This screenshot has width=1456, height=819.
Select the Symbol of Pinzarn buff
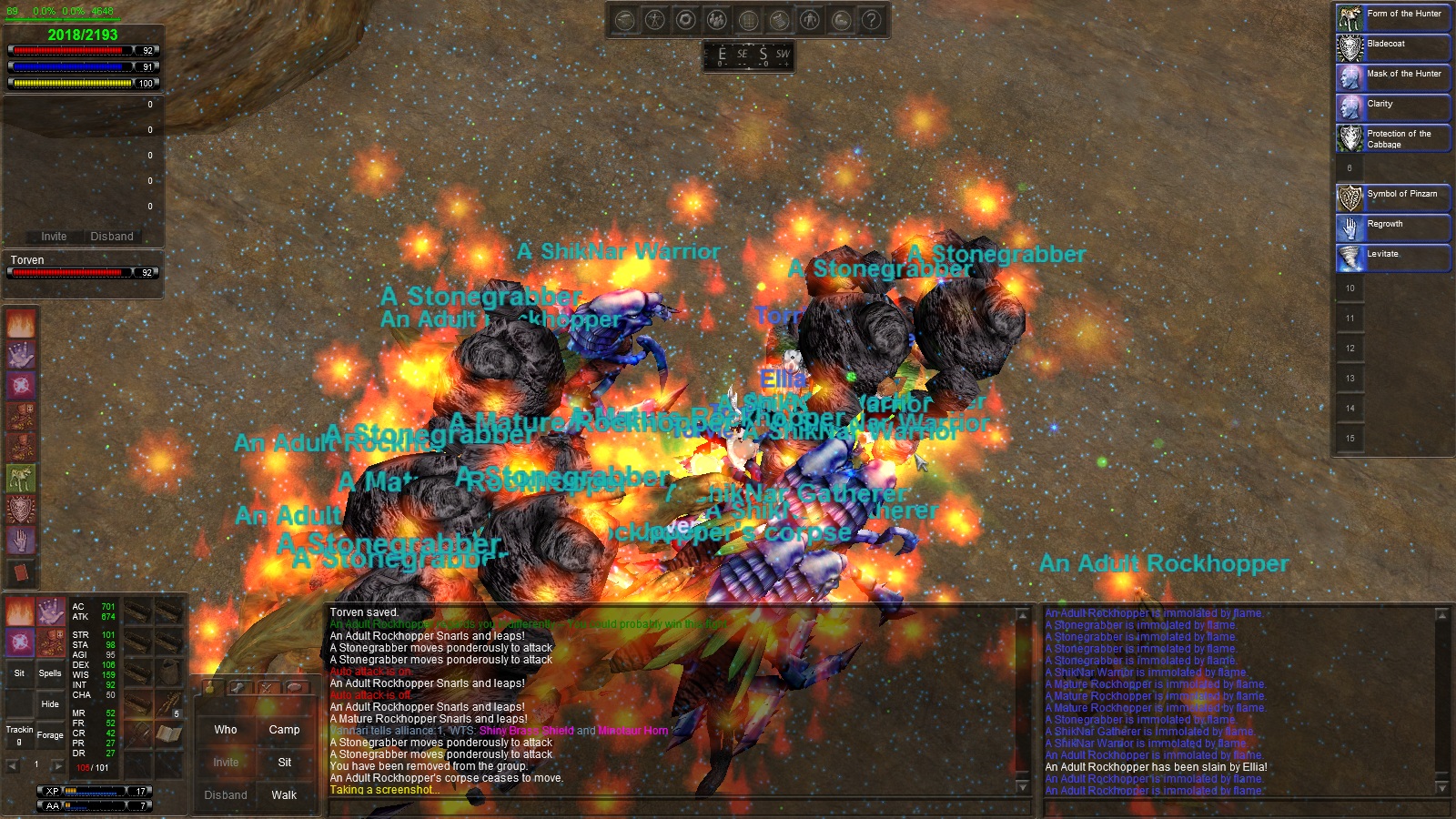pos(1393,197)
